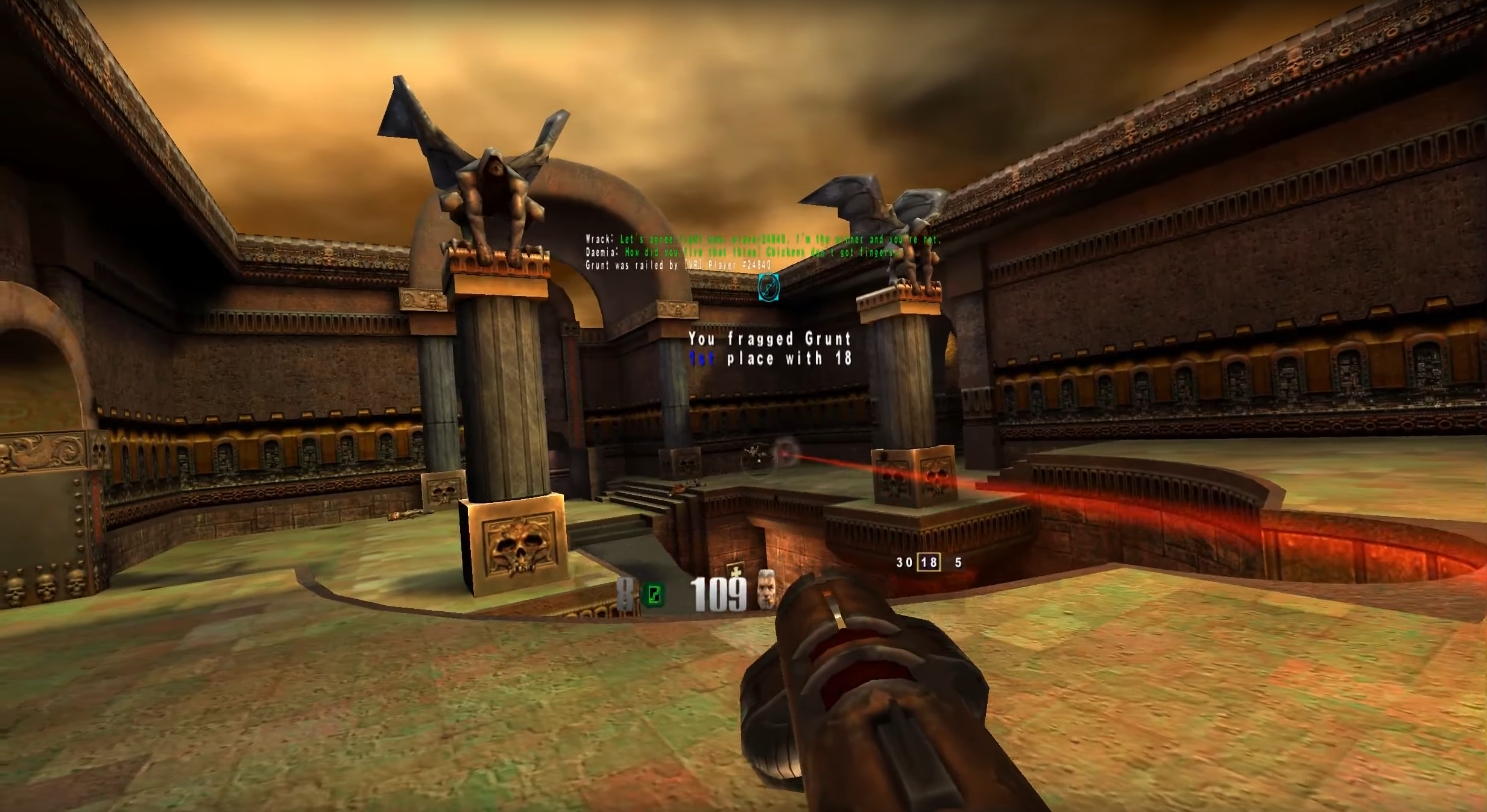Click the cyan circular medal icon
Screen dimensions: 1487x812
(768, 287)
